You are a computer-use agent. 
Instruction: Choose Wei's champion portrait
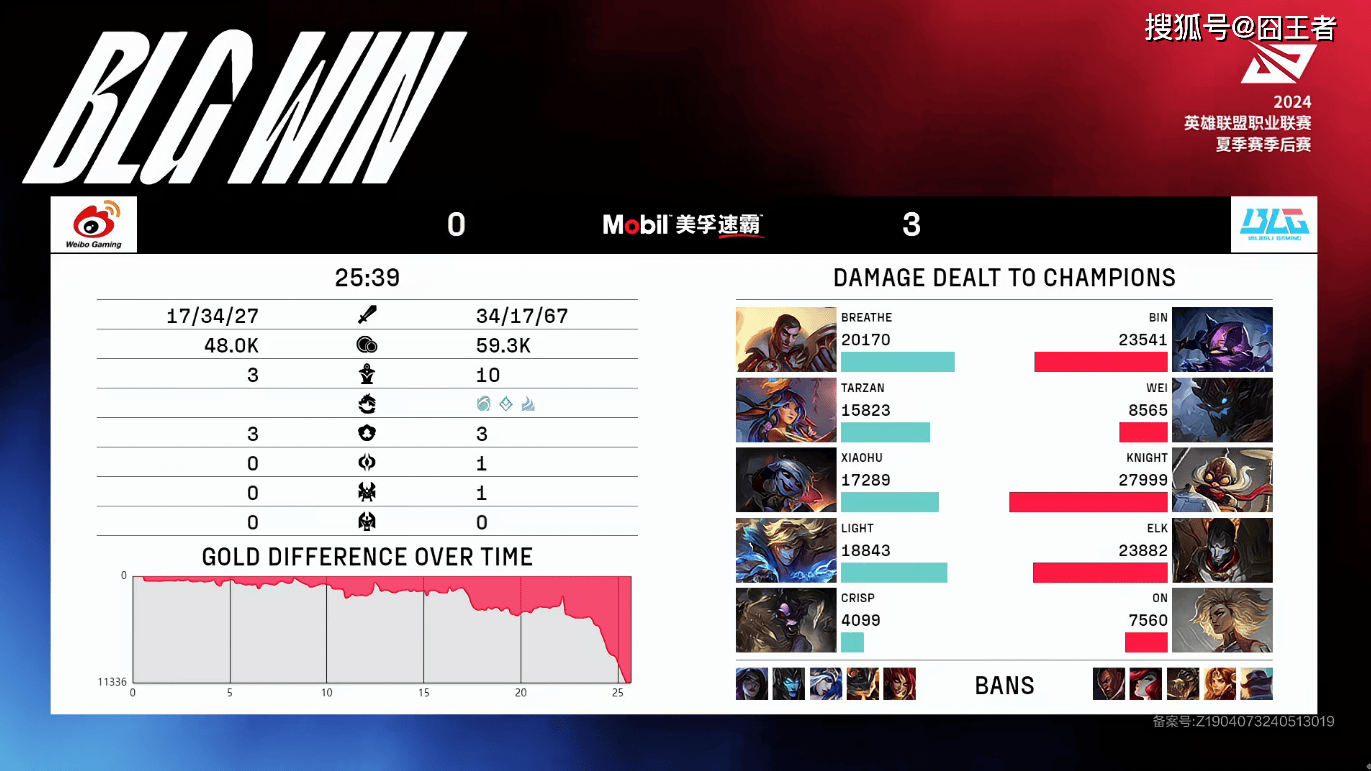[x=1222, y=410]
